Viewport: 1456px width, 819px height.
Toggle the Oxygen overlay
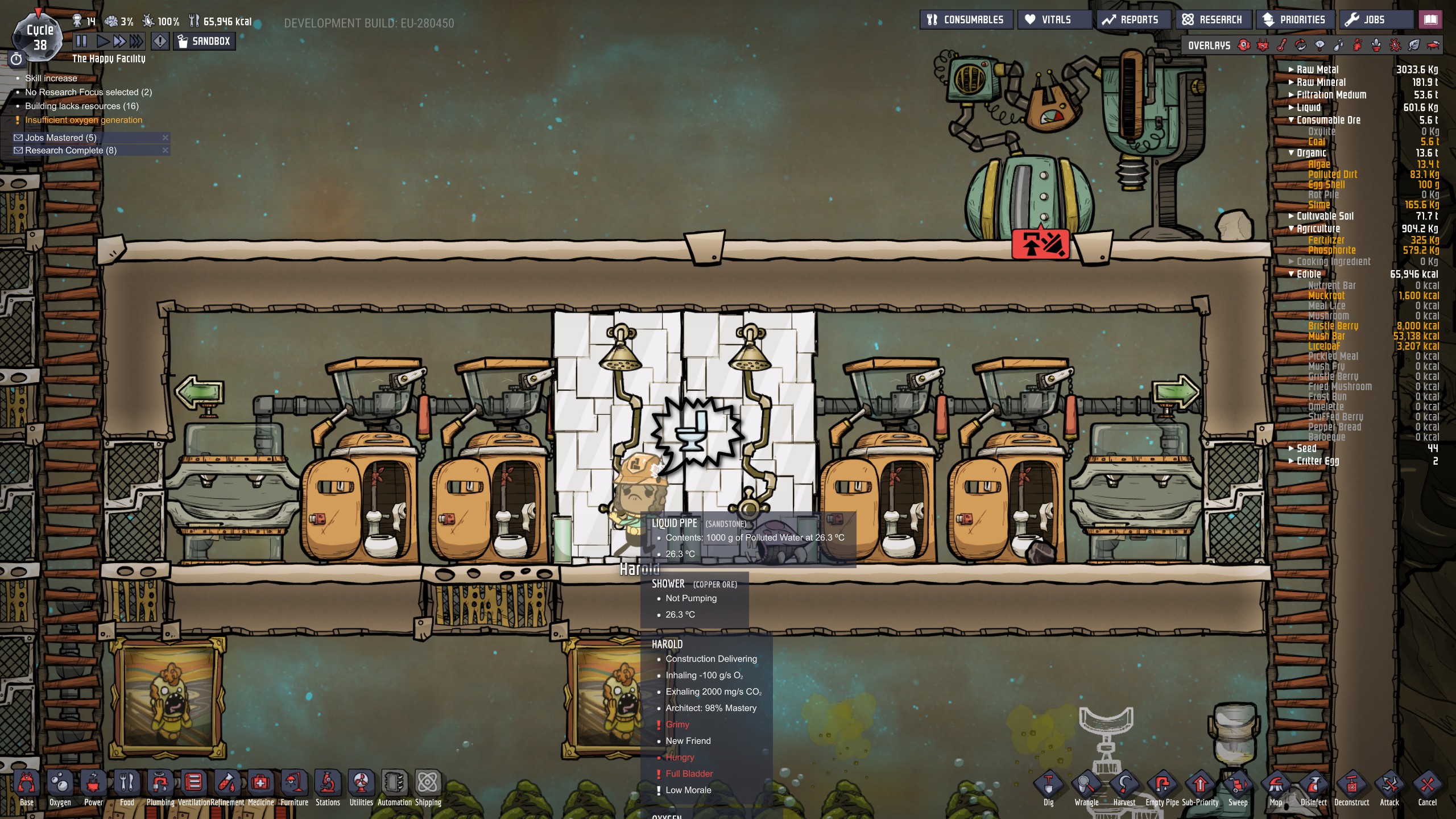pos(1244,45)
